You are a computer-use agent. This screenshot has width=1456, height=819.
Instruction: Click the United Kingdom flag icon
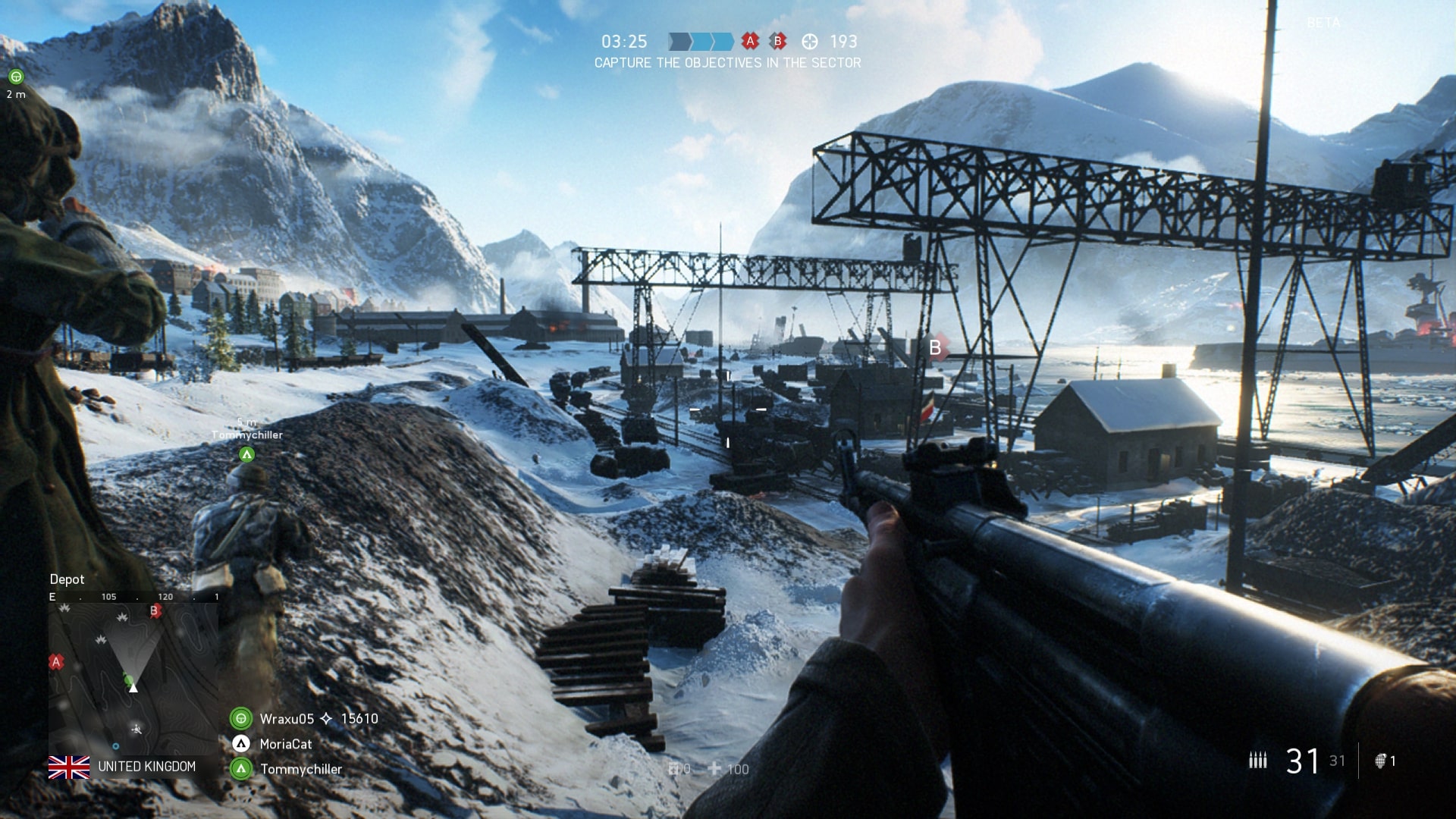[69, 767]
